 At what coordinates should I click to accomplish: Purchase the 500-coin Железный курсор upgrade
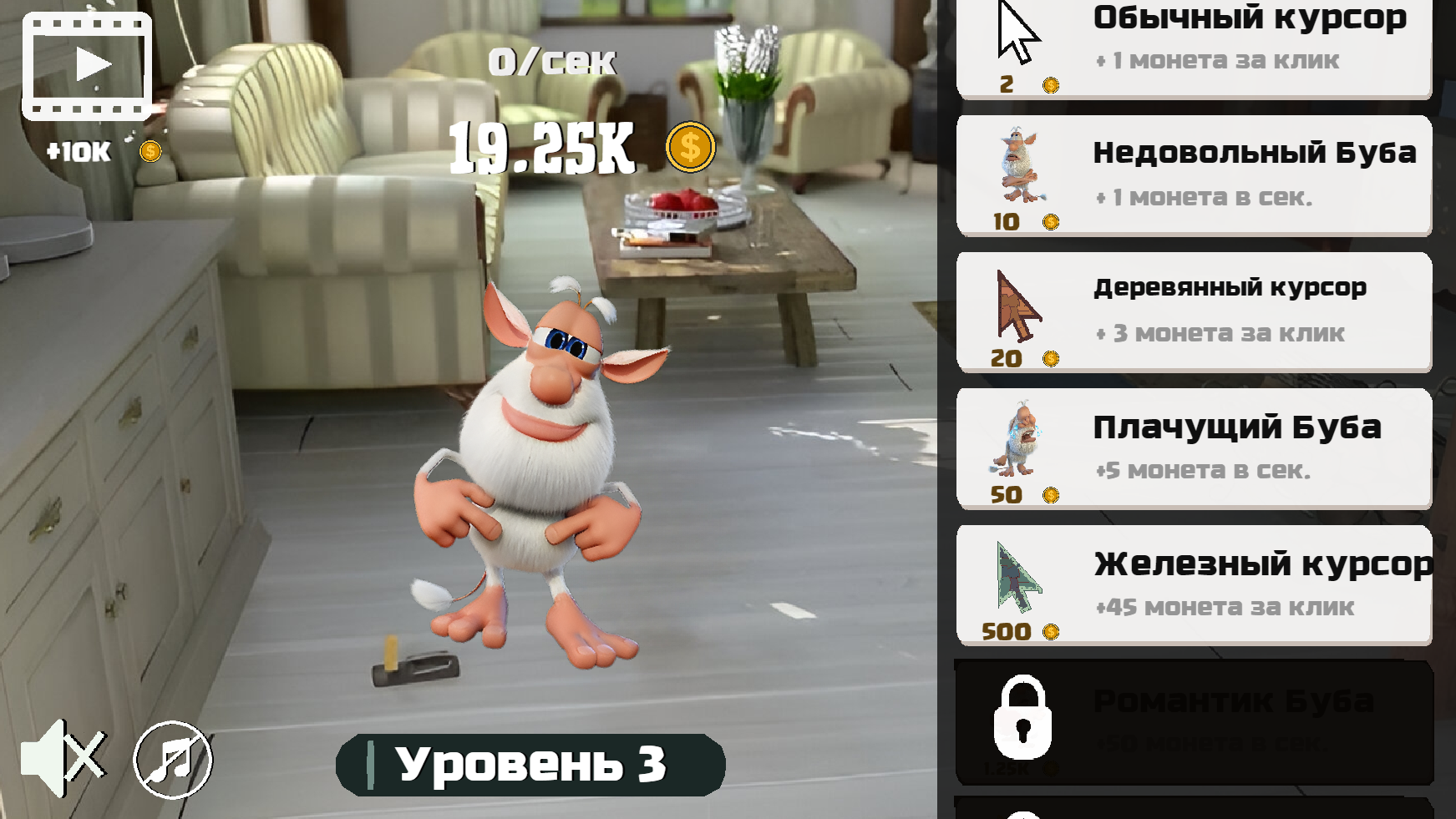click(x=1195, y=584)
